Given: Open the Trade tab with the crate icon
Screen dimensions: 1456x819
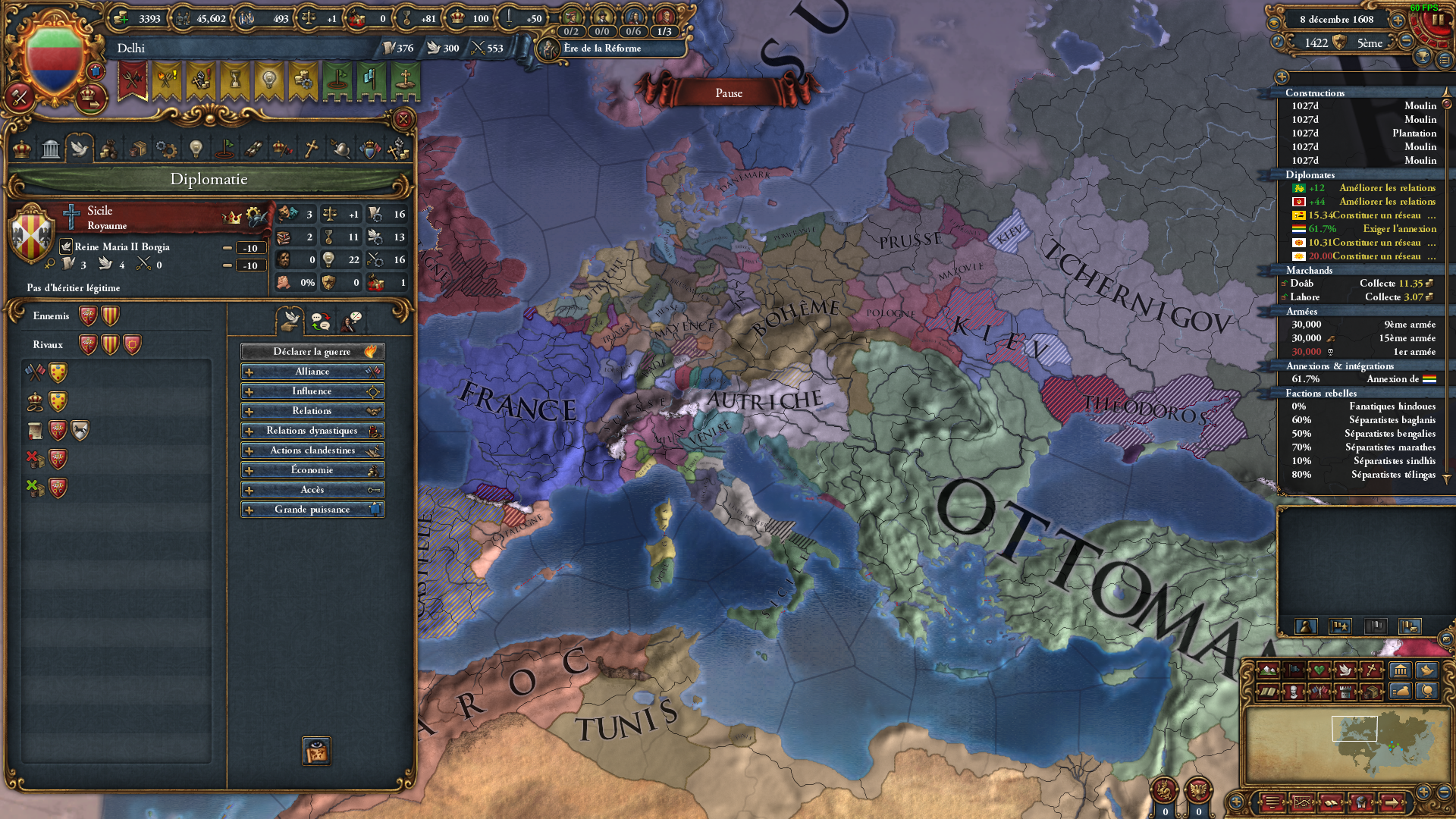Looking at the screenshot, I should pos(137,149).
